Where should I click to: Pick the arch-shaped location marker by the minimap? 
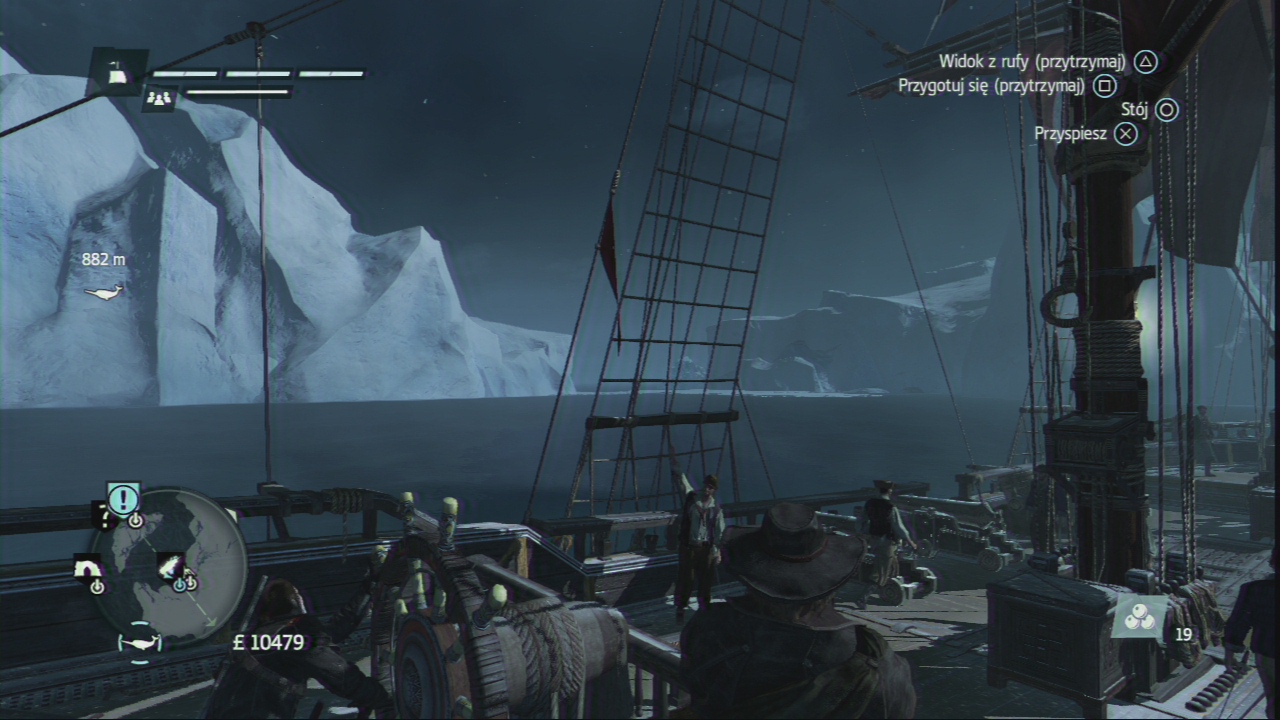88,568
